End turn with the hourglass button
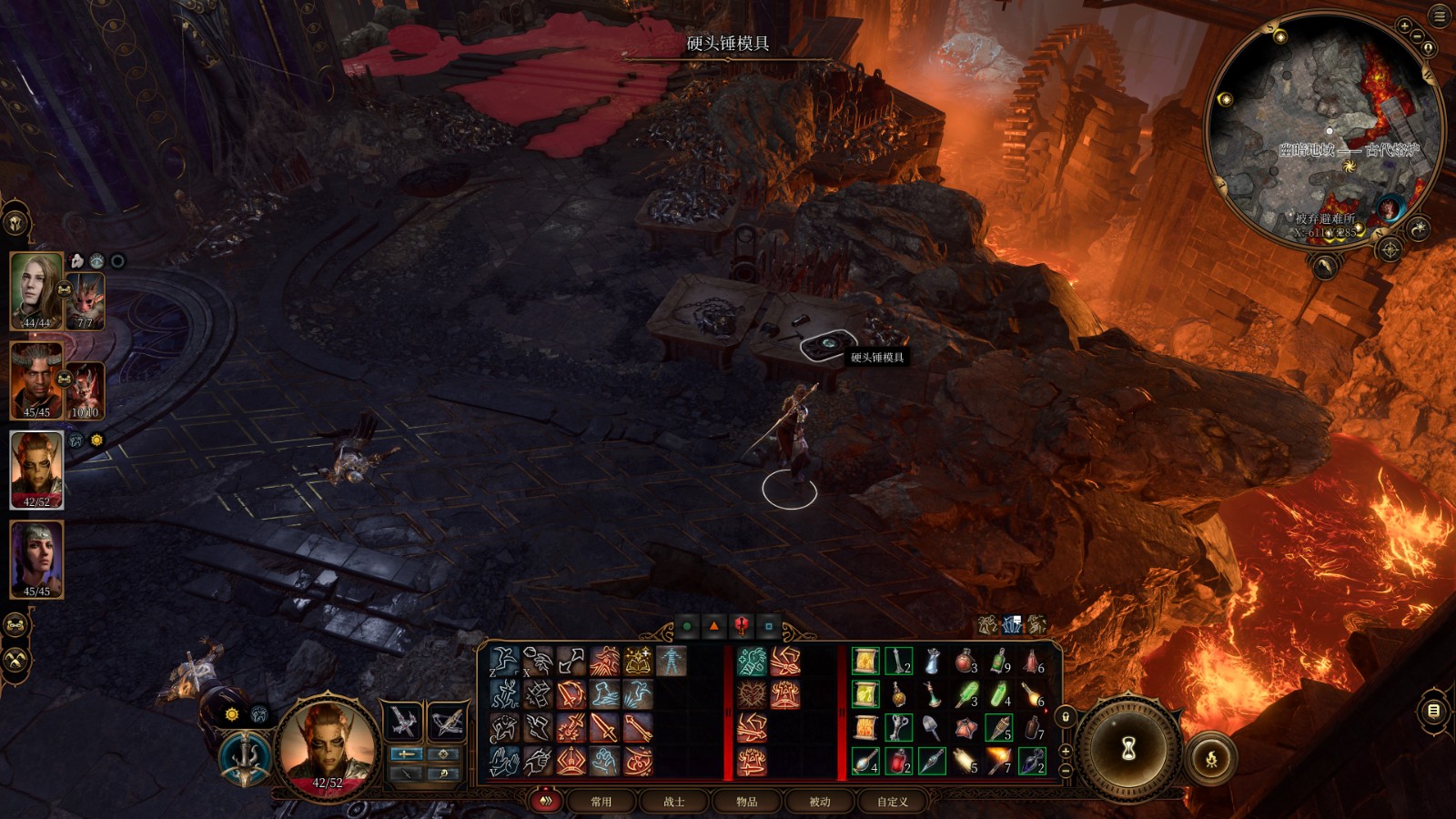 [x=1129, y=749]
